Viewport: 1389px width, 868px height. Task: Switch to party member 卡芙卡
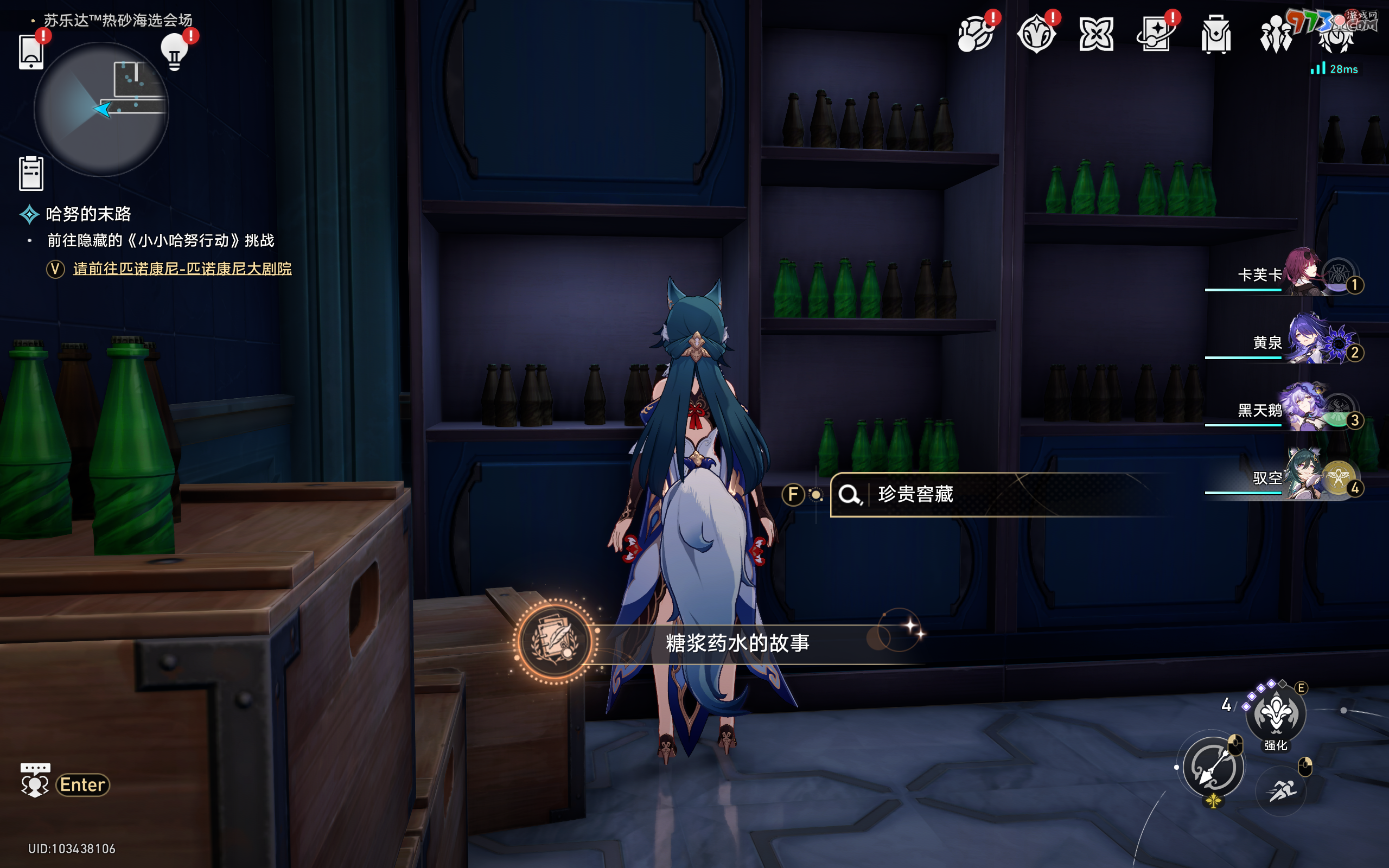pyautogui.click(x=1302, y=275)
